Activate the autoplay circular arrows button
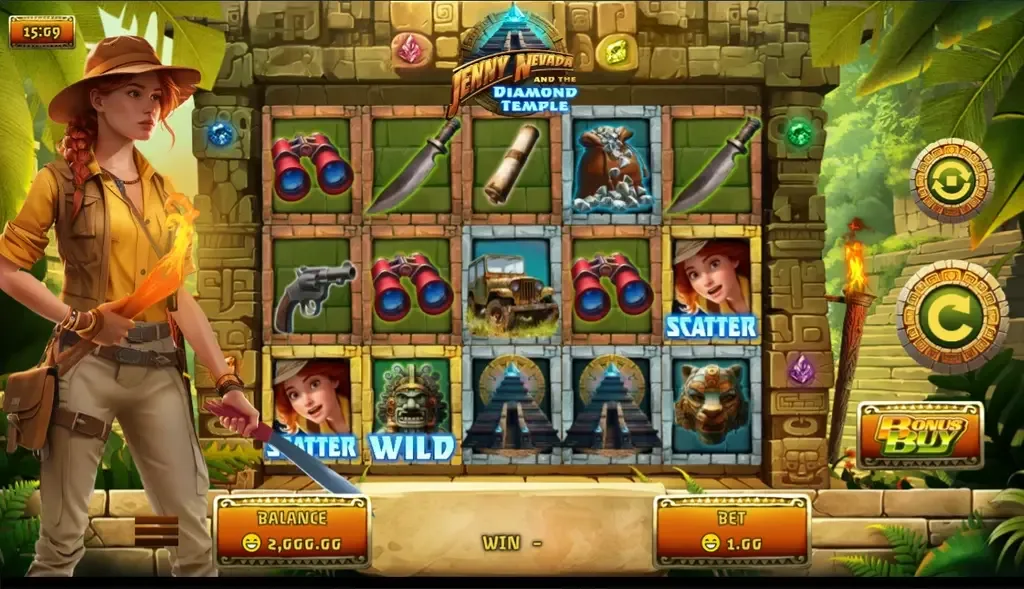 951,181
